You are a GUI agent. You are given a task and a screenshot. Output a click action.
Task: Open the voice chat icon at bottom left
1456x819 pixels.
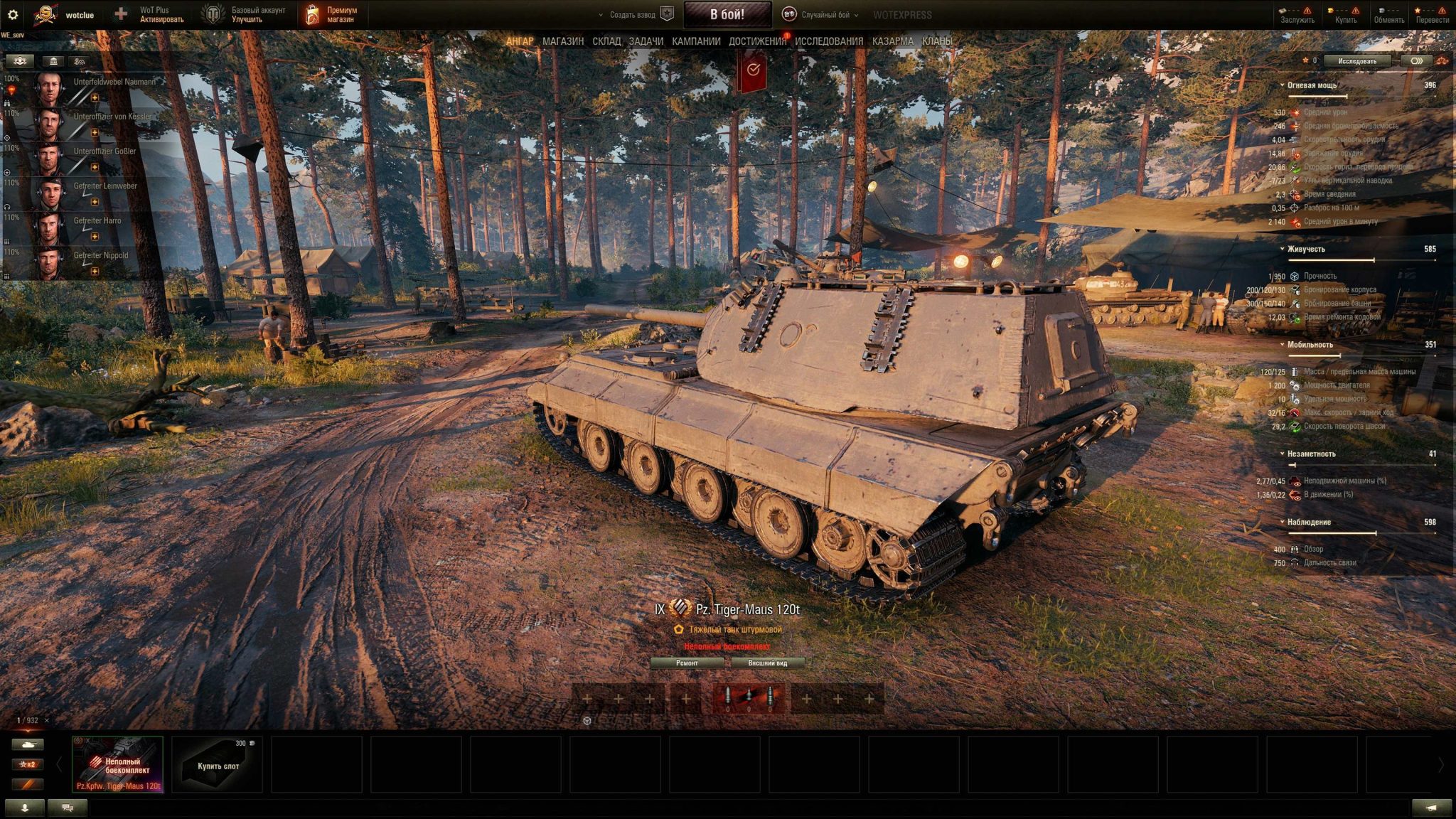coord(24,808)
